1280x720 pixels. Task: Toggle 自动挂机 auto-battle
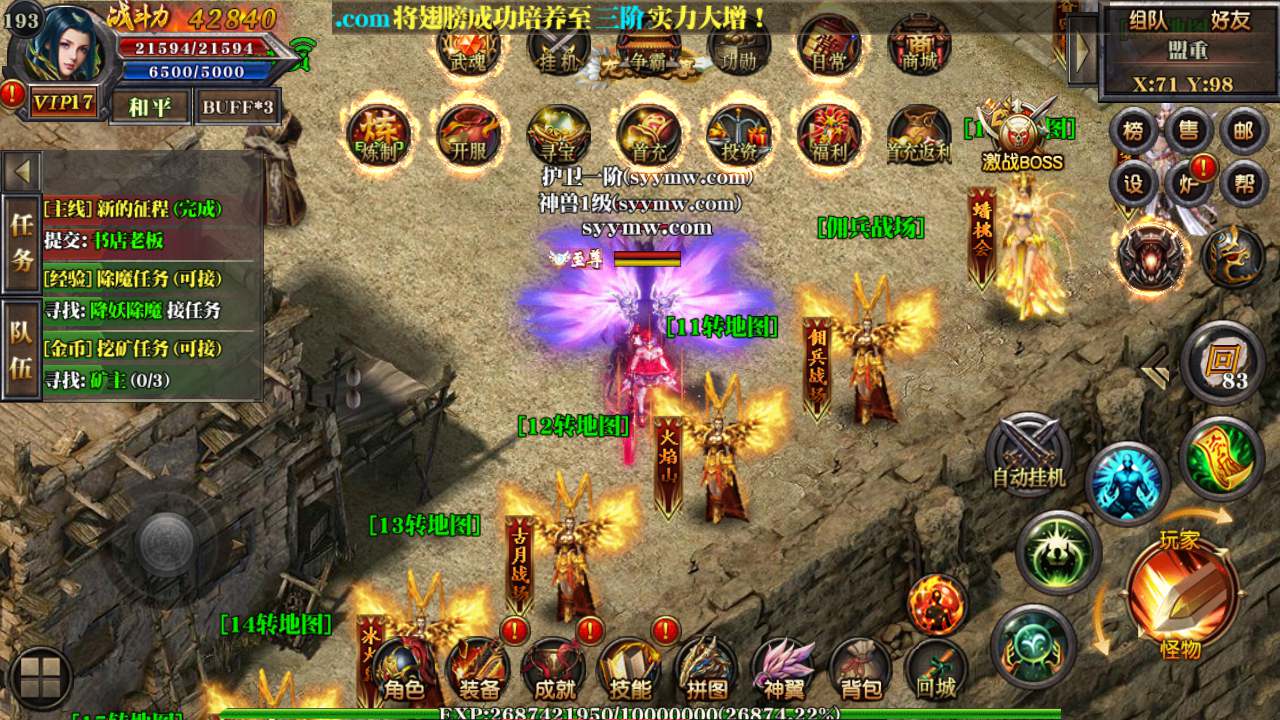1028,455
